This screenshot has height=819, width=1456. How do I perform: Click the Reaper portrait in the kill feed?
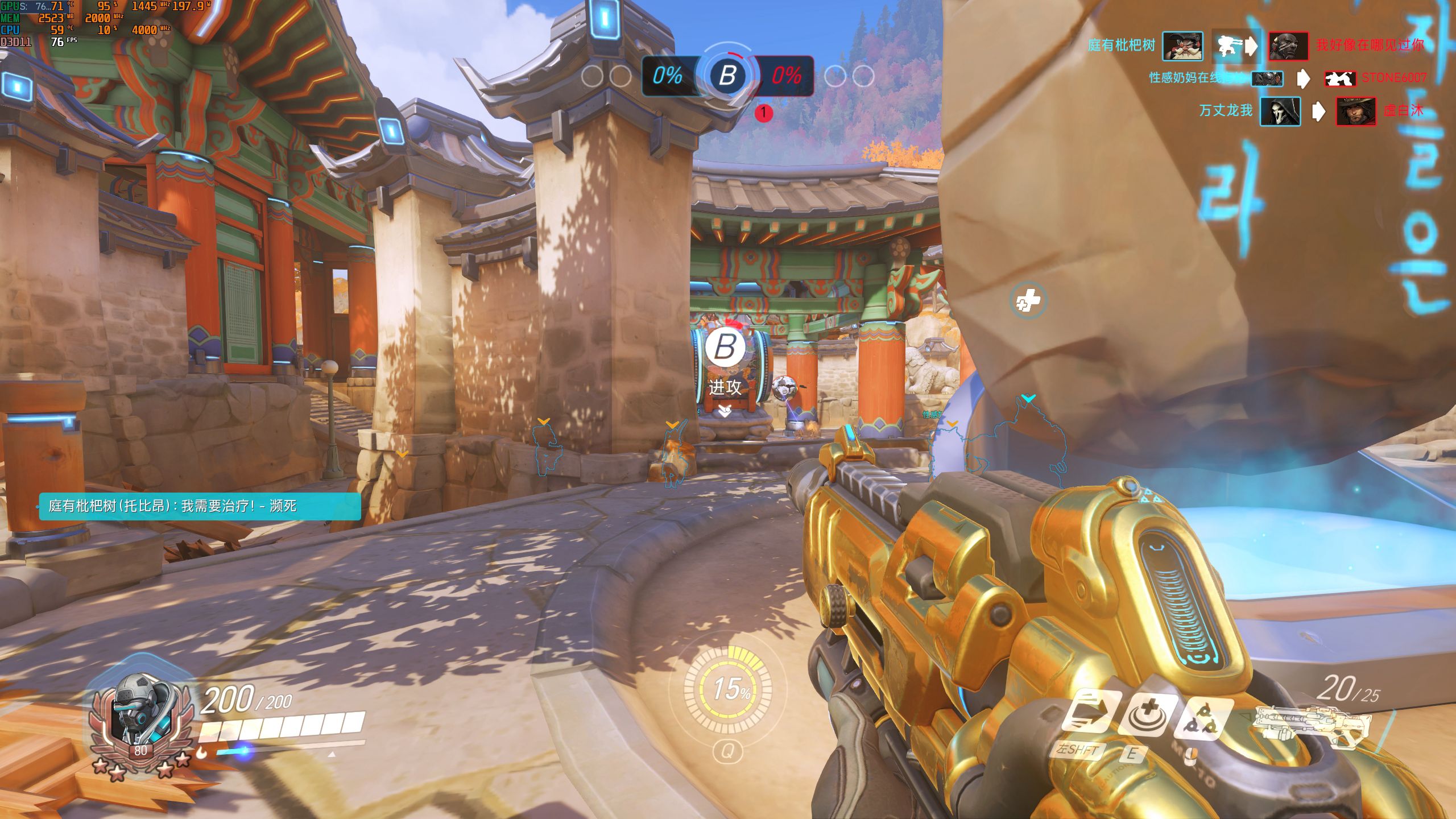pyautogui.click(x=1280, y=111)
